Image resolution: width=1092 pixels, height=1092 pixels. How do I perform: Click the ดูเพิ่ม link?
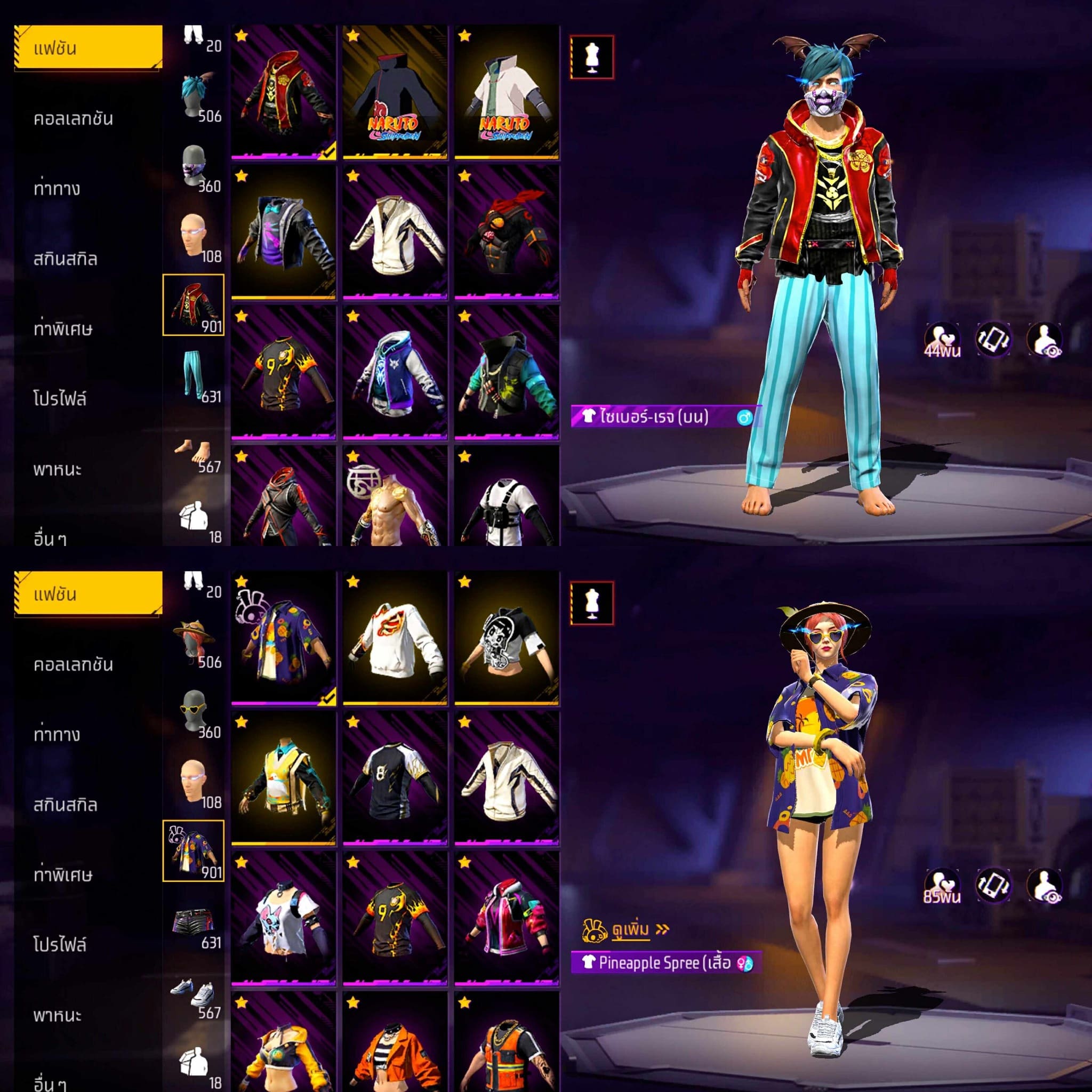tap(631, 929)
